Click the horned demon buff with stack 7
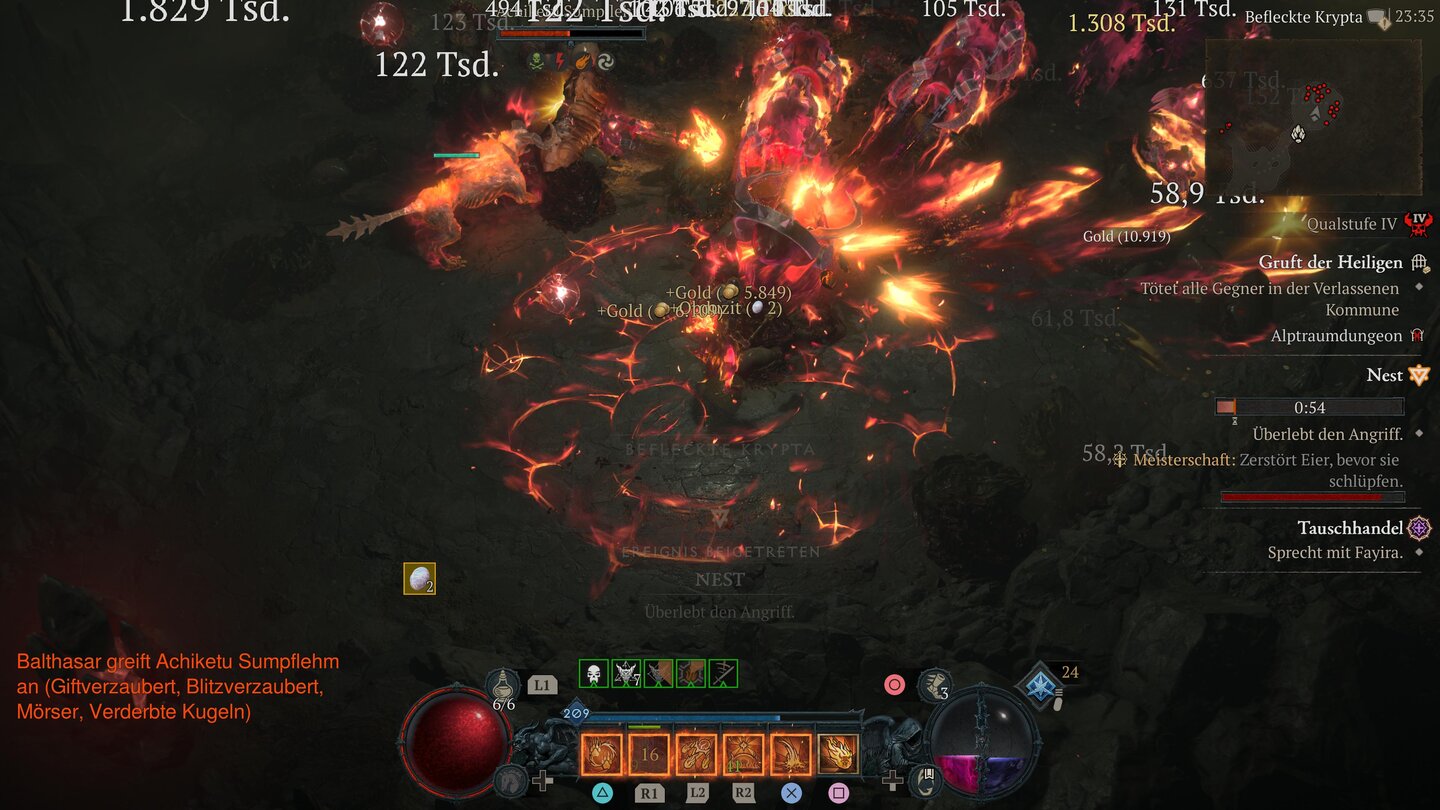 tap(626, 673)
